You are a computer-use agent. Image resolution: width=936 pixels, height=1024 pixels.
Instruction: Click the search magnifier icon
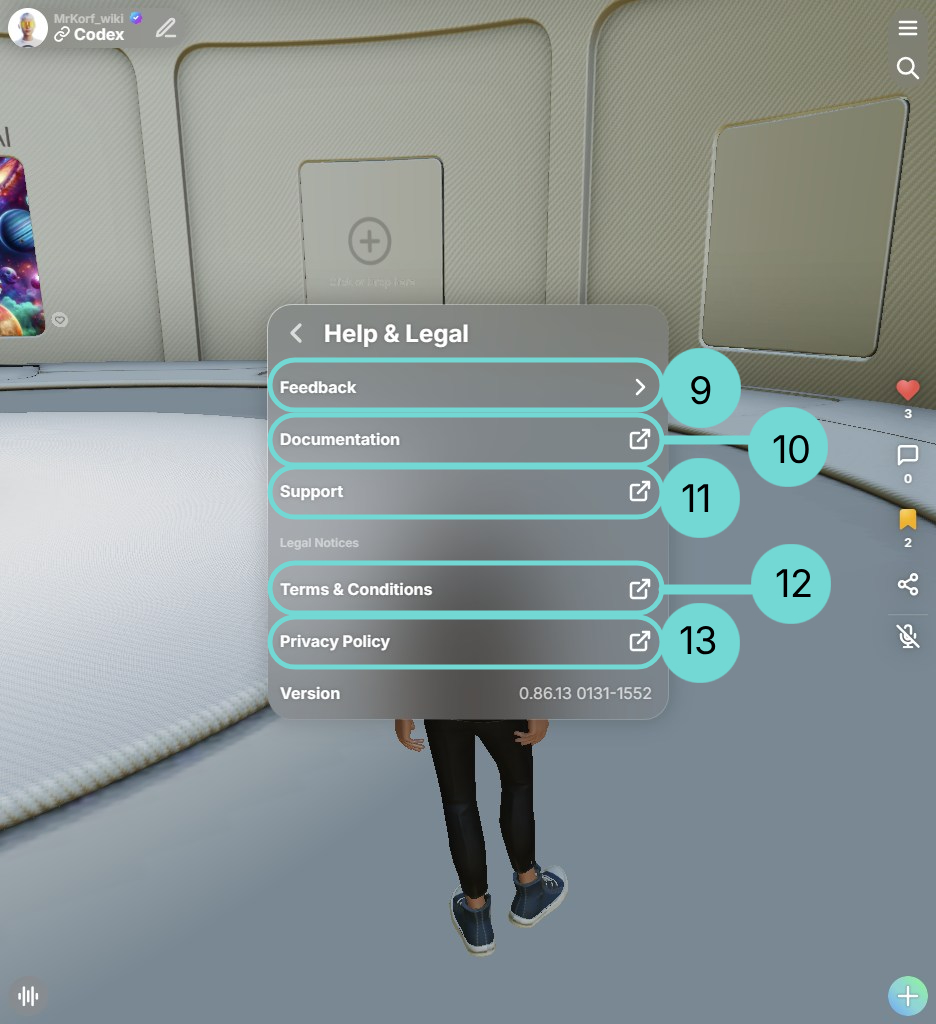tap(908, 68)
